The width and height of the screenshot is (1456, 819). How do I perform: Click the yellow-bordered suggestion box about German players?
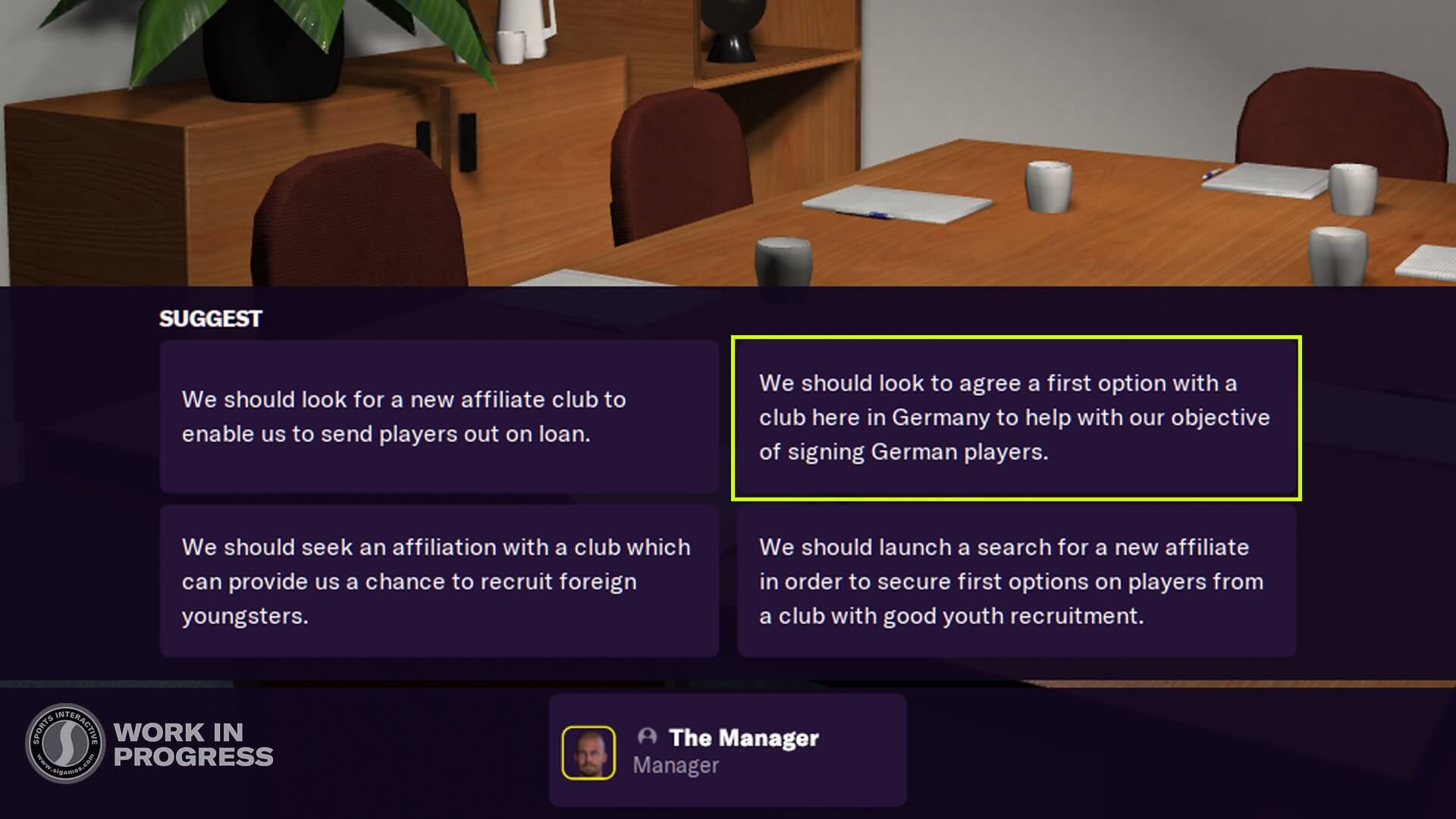(1016, 417)
